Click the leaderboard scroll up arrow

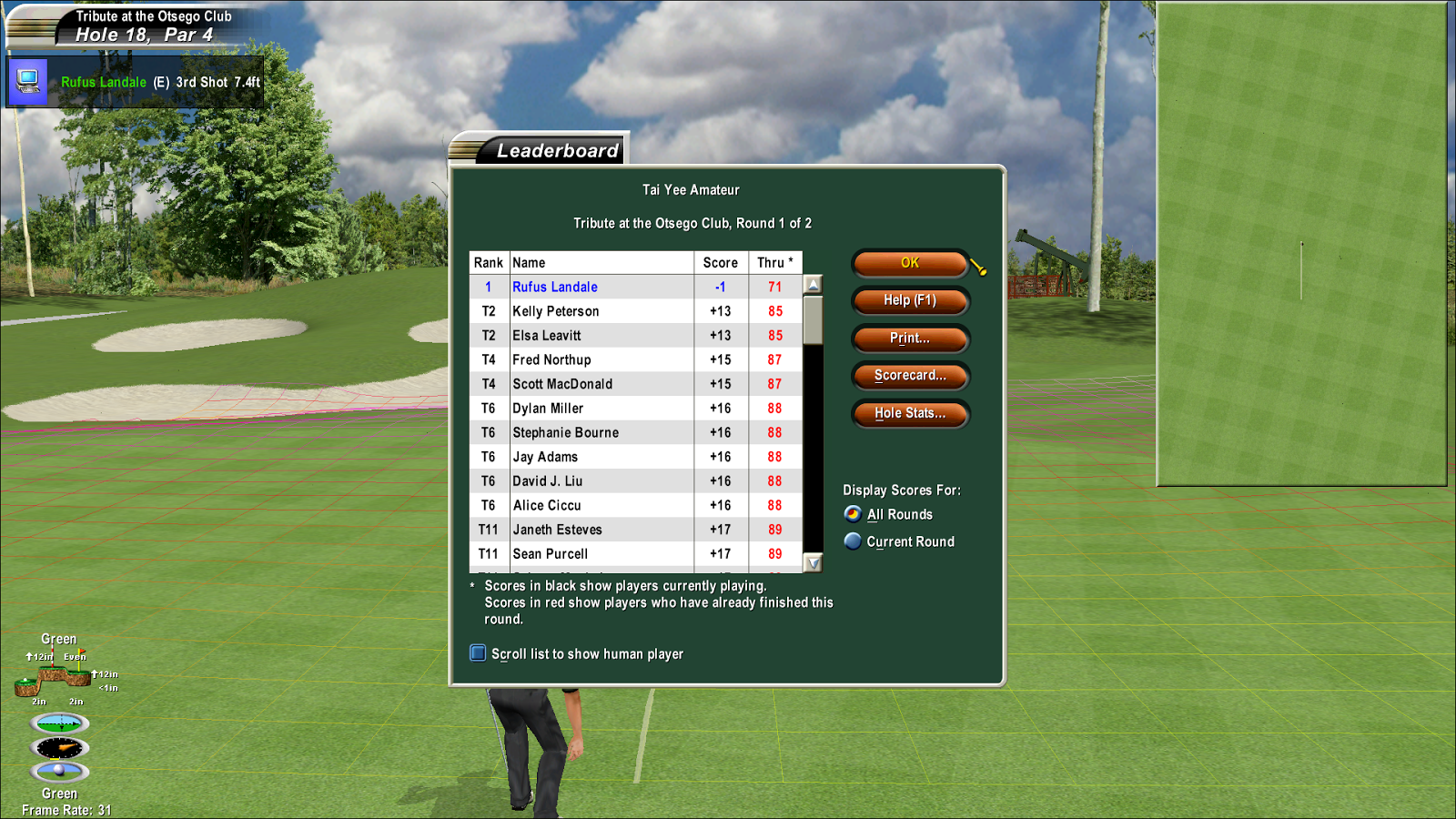tap(814, 284)
